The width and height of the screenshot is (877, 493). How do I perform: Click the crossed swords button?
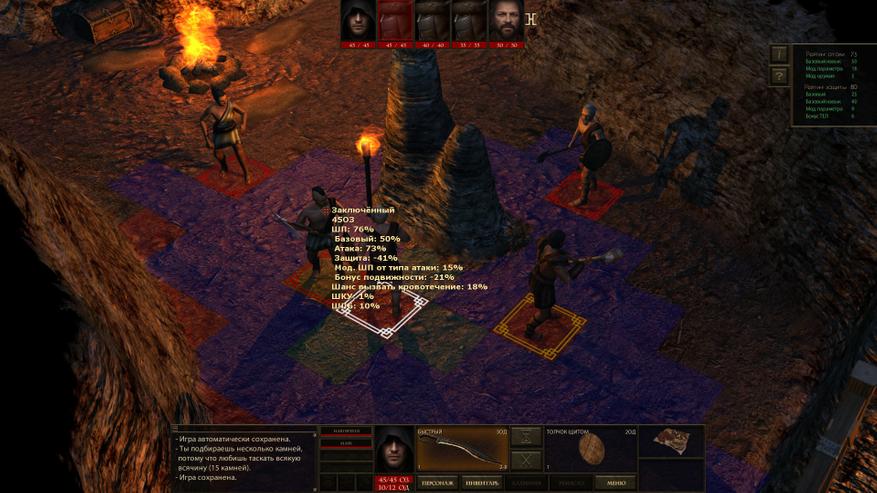pos(526,461)
